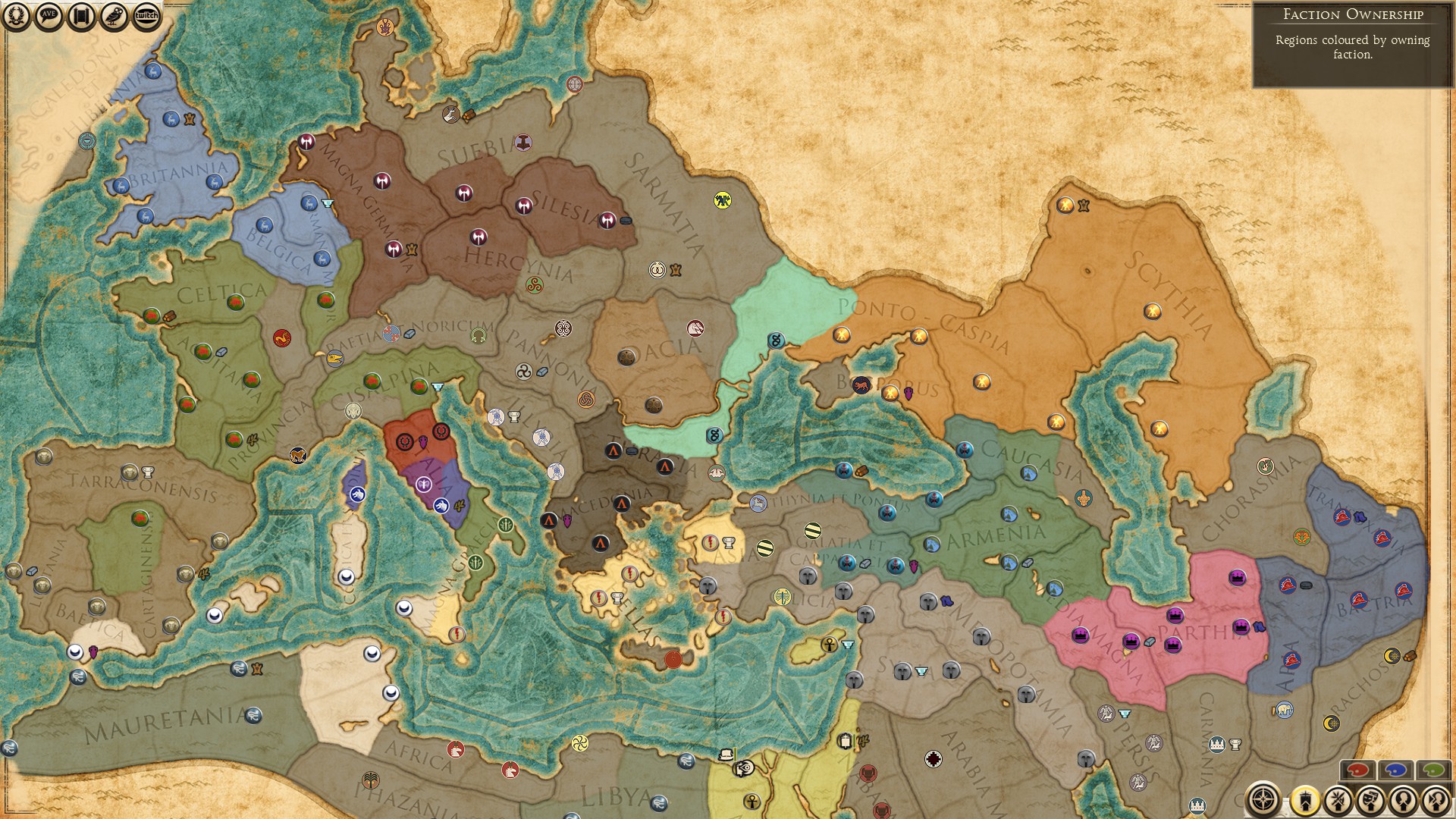Image resolution: width=1456 pixels, height=819 pixels.
Task: Select the highlighted banner map filter
Action: pos(1306,799)
